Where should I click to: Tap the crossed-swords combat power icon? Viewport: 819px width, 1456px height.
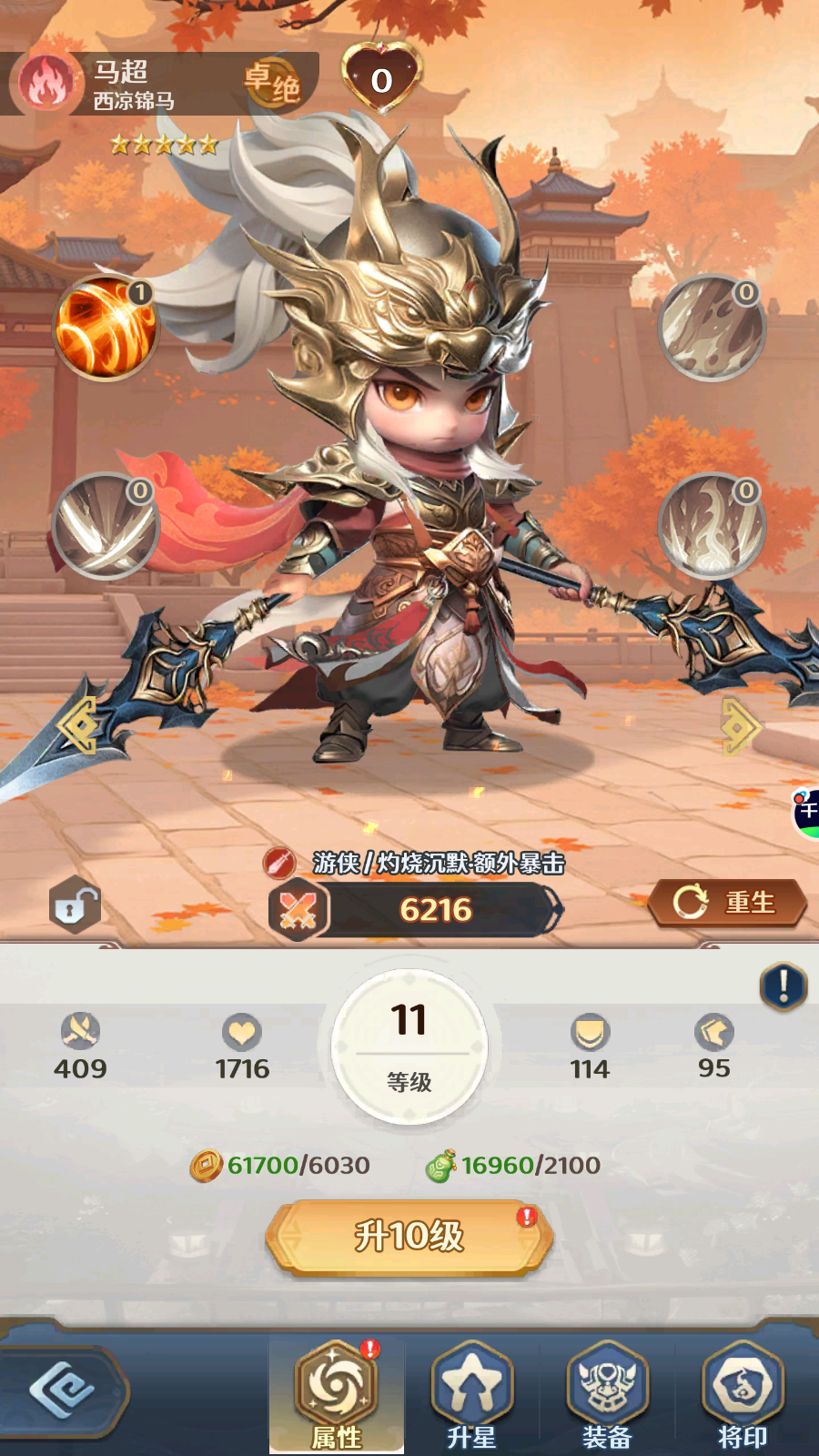(x=298, y=910)
